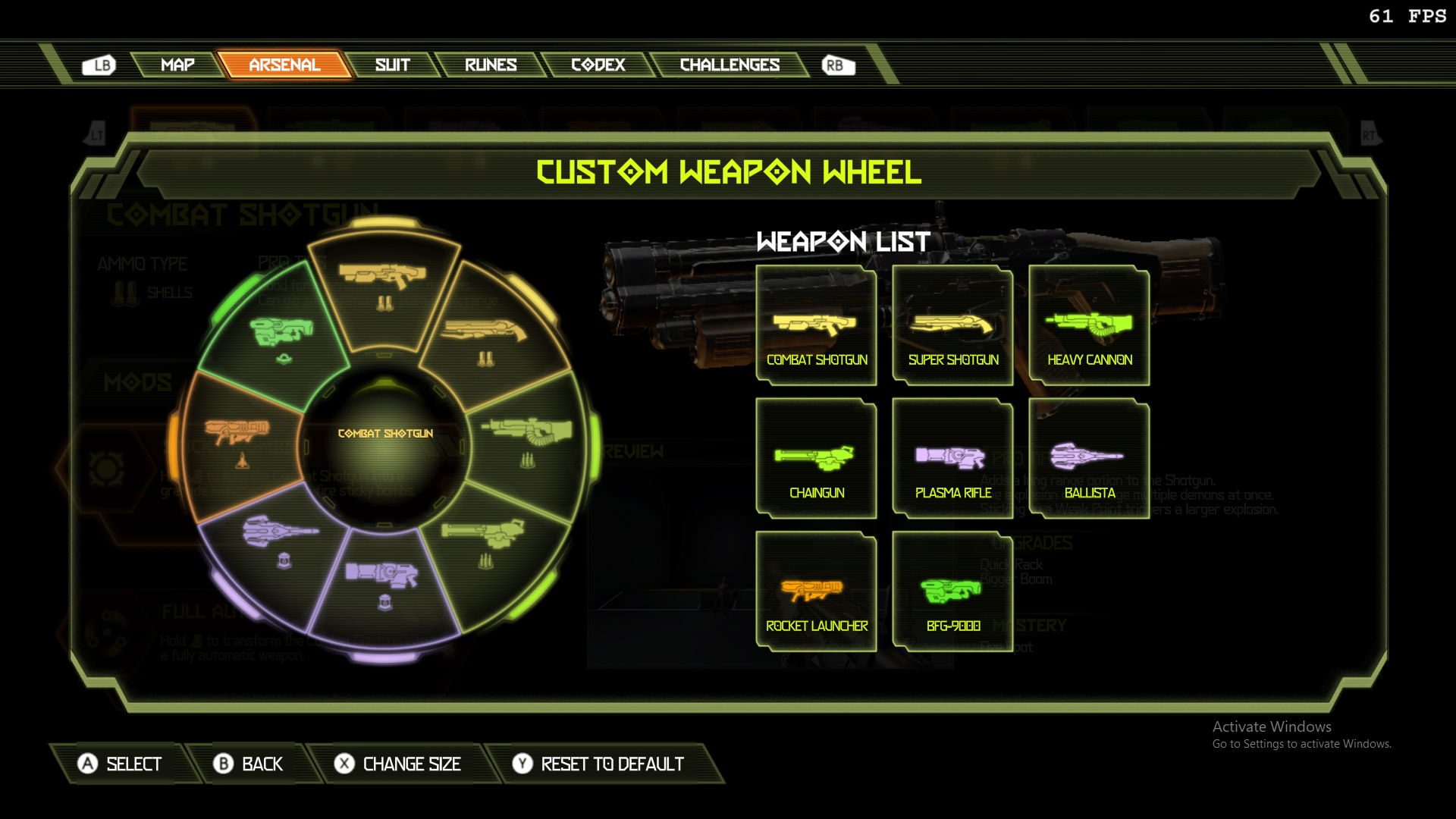This screenshot has width=1456, height=819.
Task: Pick the Ballista weapon tile
Action: coord(1089,459)
